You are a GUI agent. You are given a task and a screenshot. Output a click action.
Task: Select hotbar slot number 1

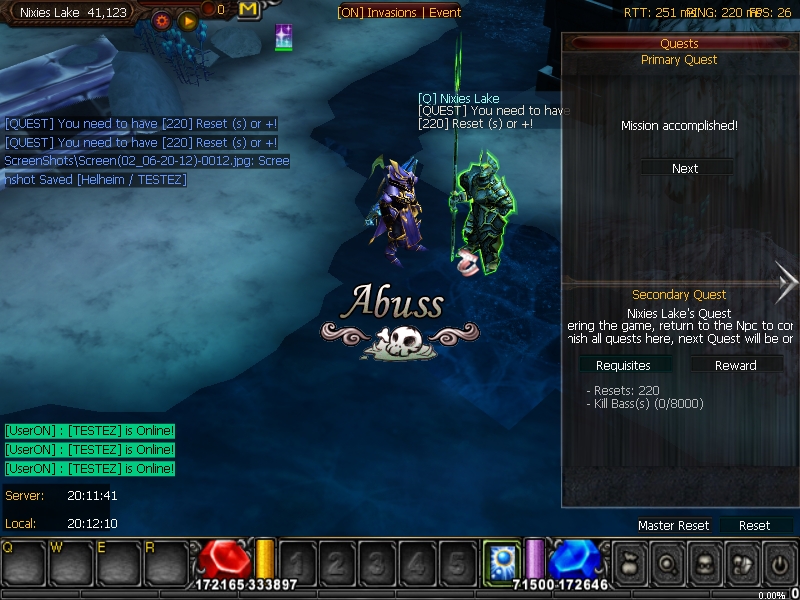point(298,563)
